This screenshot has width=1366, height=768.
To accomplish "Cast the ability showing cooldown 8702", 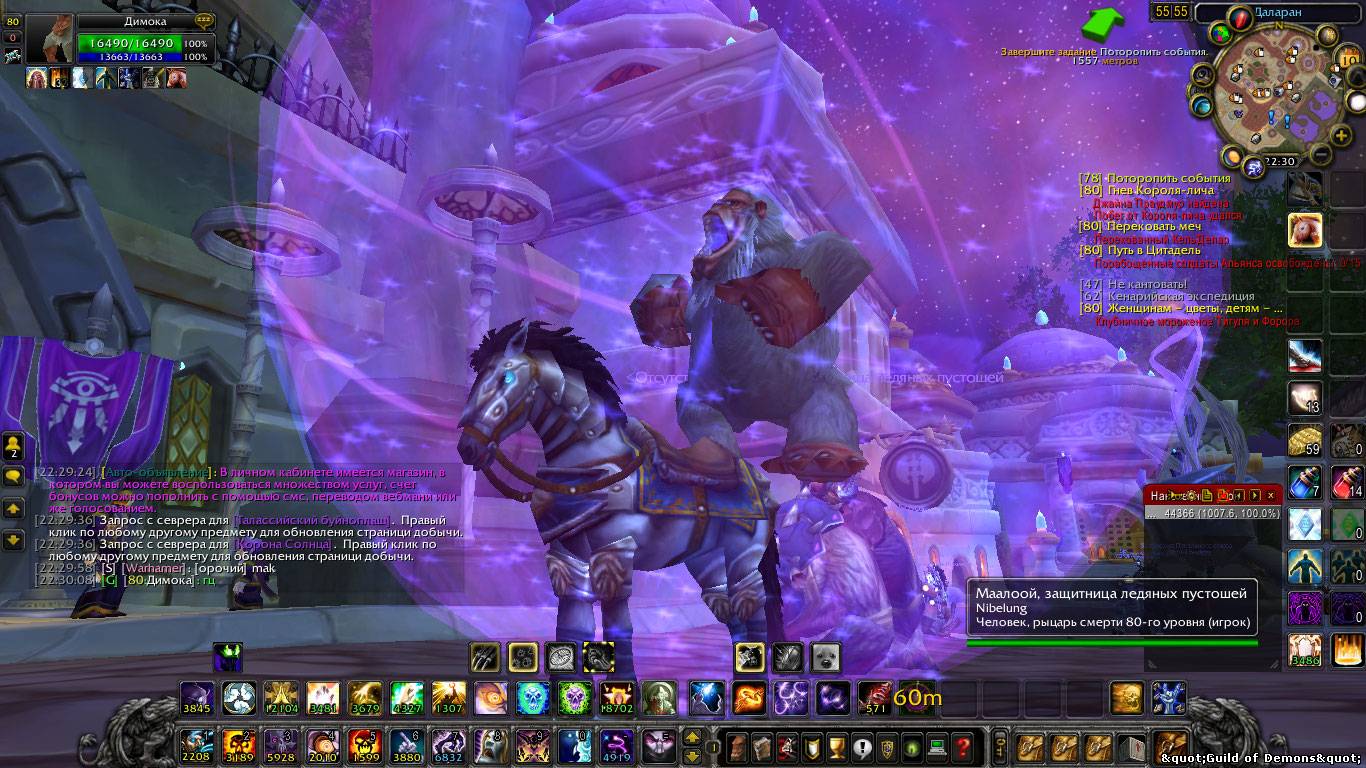I will point(617,697).
